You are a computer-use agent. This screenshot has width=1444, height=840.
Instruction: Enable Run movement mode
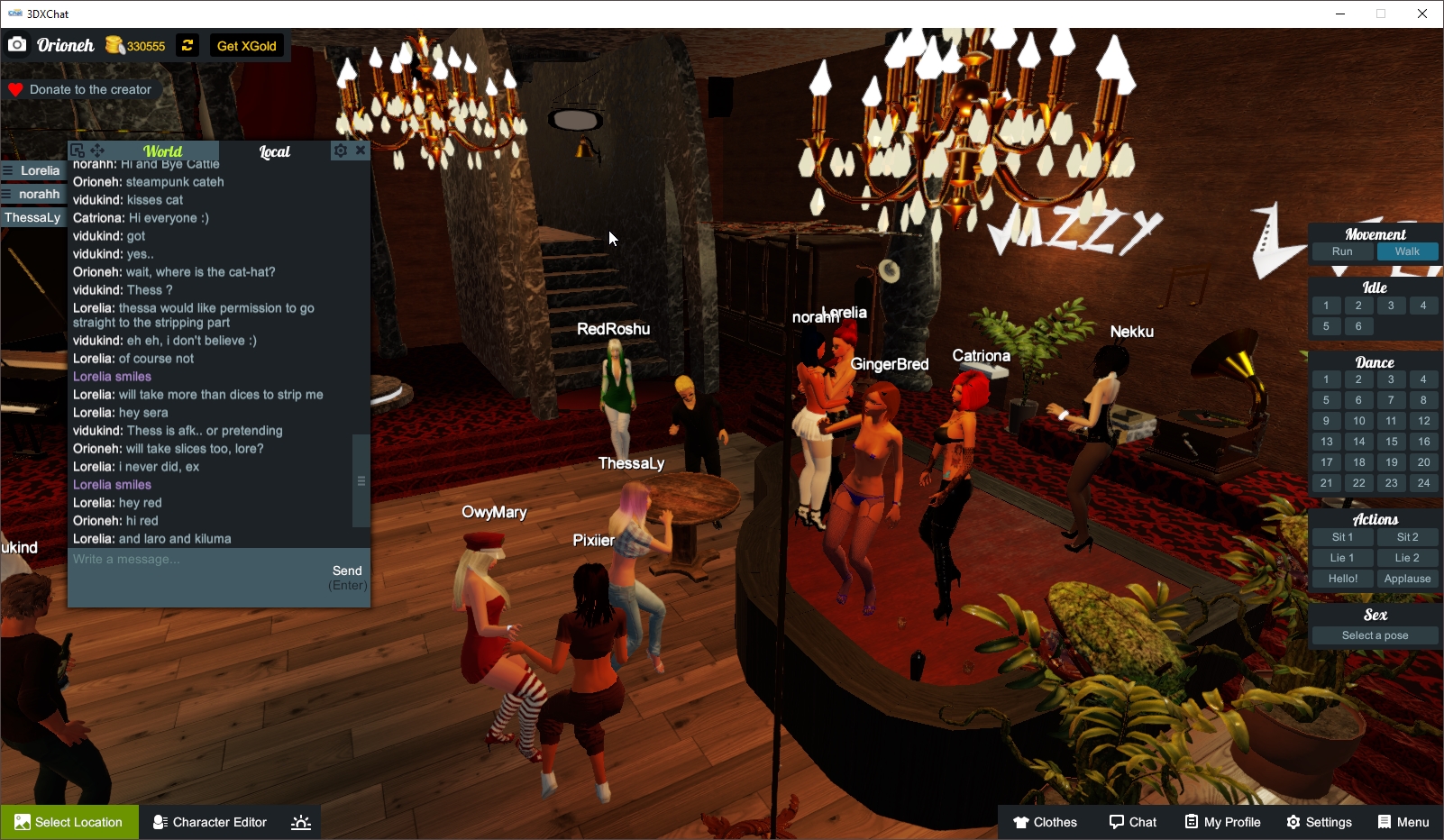click(1342, 251)
